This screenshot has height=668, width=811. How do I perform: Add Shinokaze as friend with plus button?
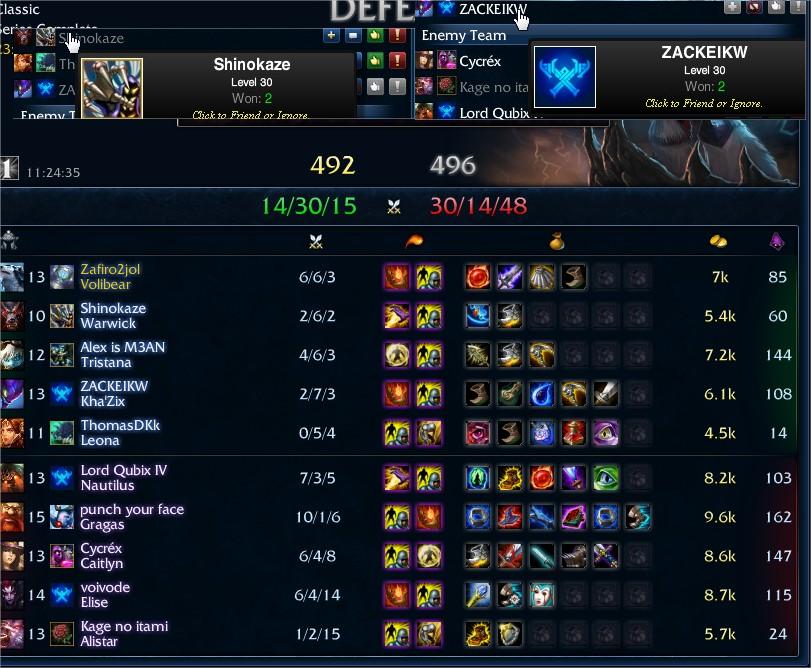point(331,36)
